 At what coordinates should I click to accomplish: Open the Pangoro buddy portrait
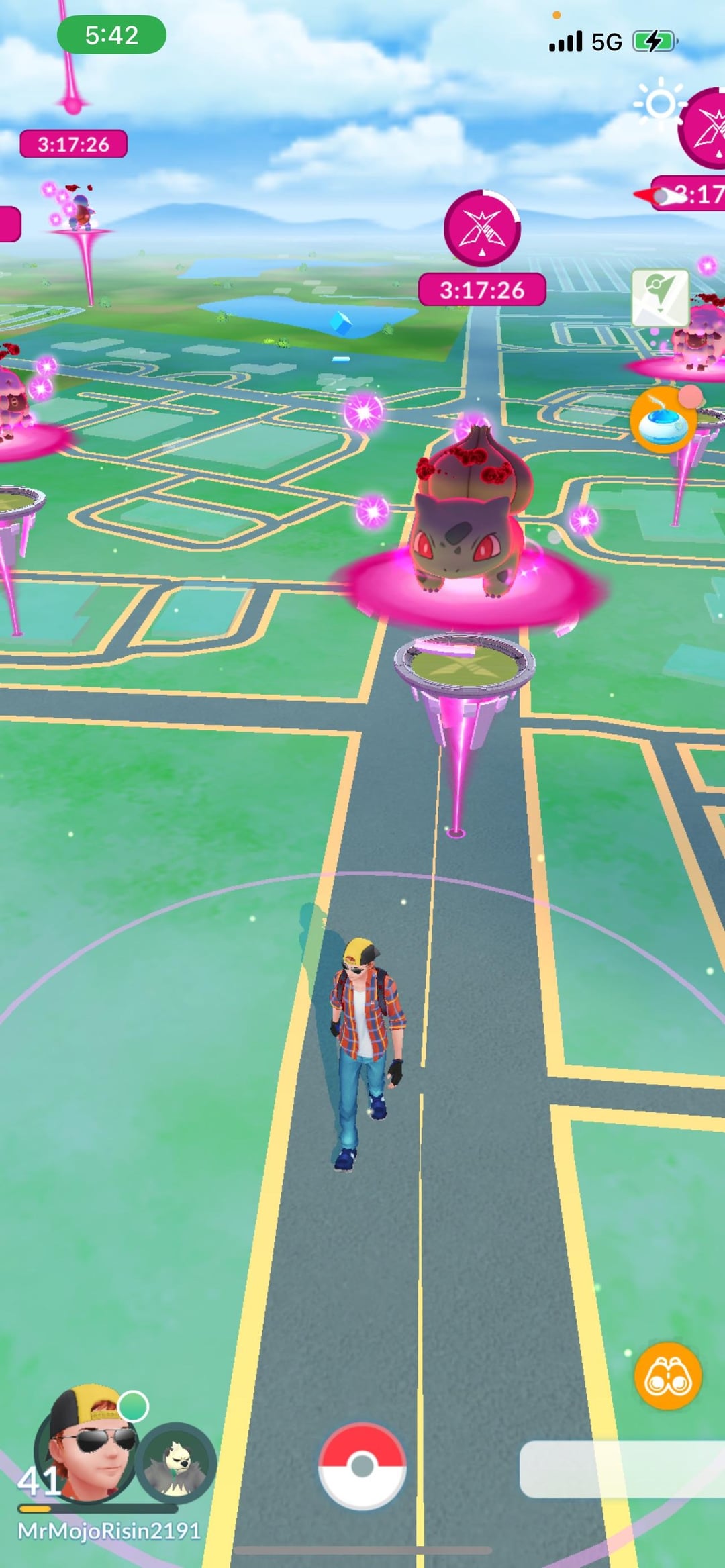point(176,1463)
